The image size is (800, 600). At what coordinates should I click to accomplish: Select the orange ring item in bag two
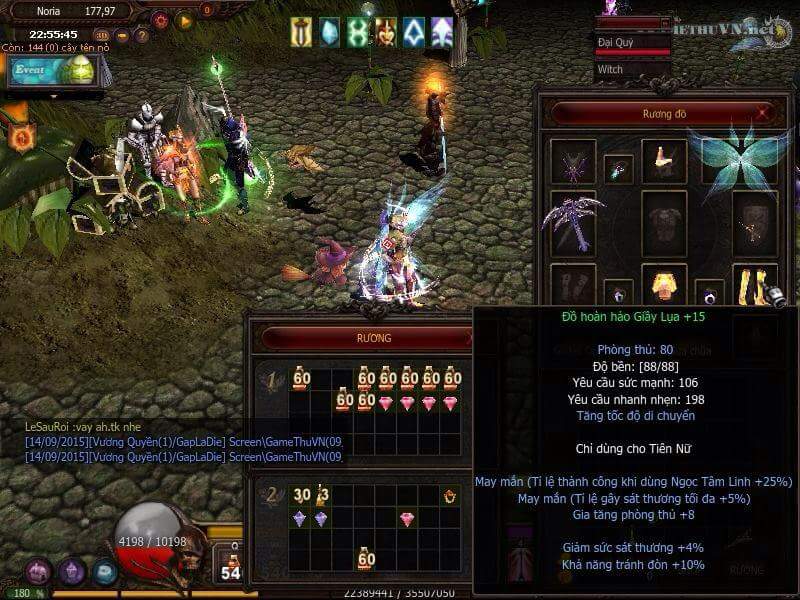tap(451, 495)
